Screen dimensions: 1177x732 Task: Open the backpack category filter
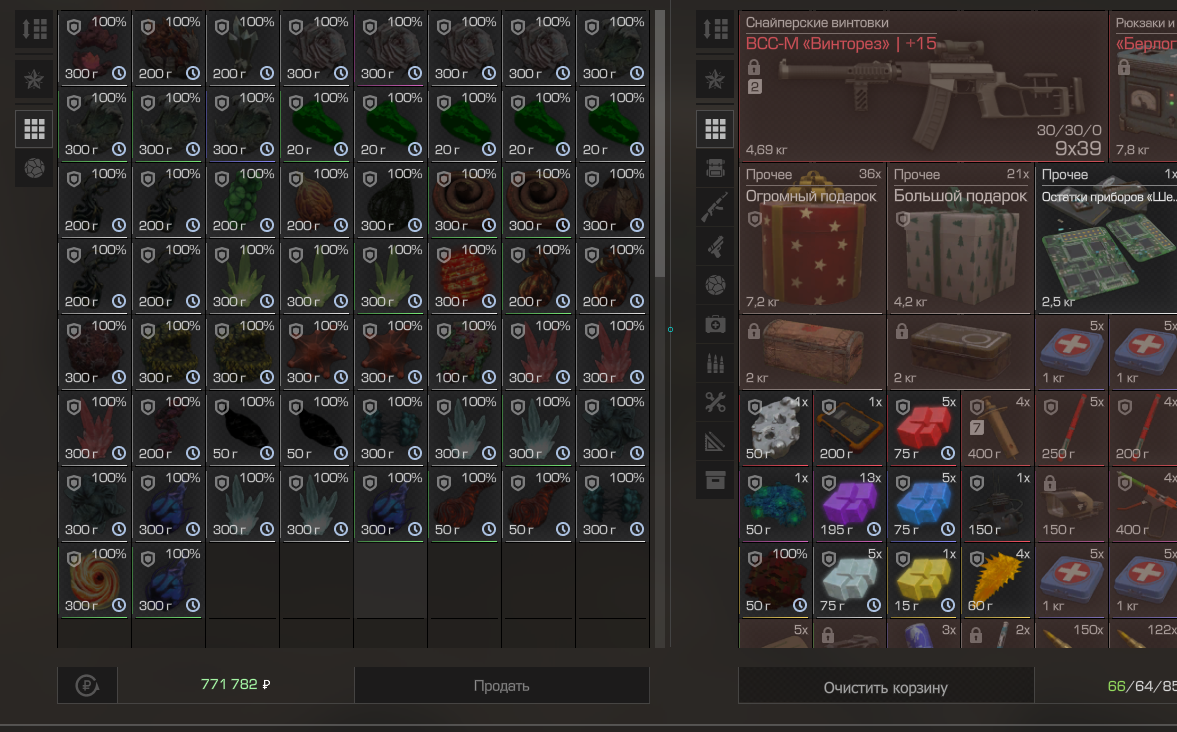point(715,168)
